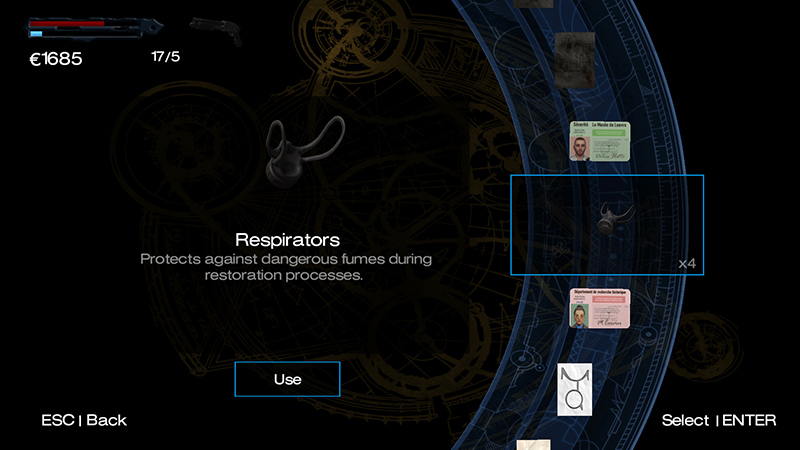Pick the white paper with black symbol
Viewport: 800px width, 450px height.
click(576, 389)
